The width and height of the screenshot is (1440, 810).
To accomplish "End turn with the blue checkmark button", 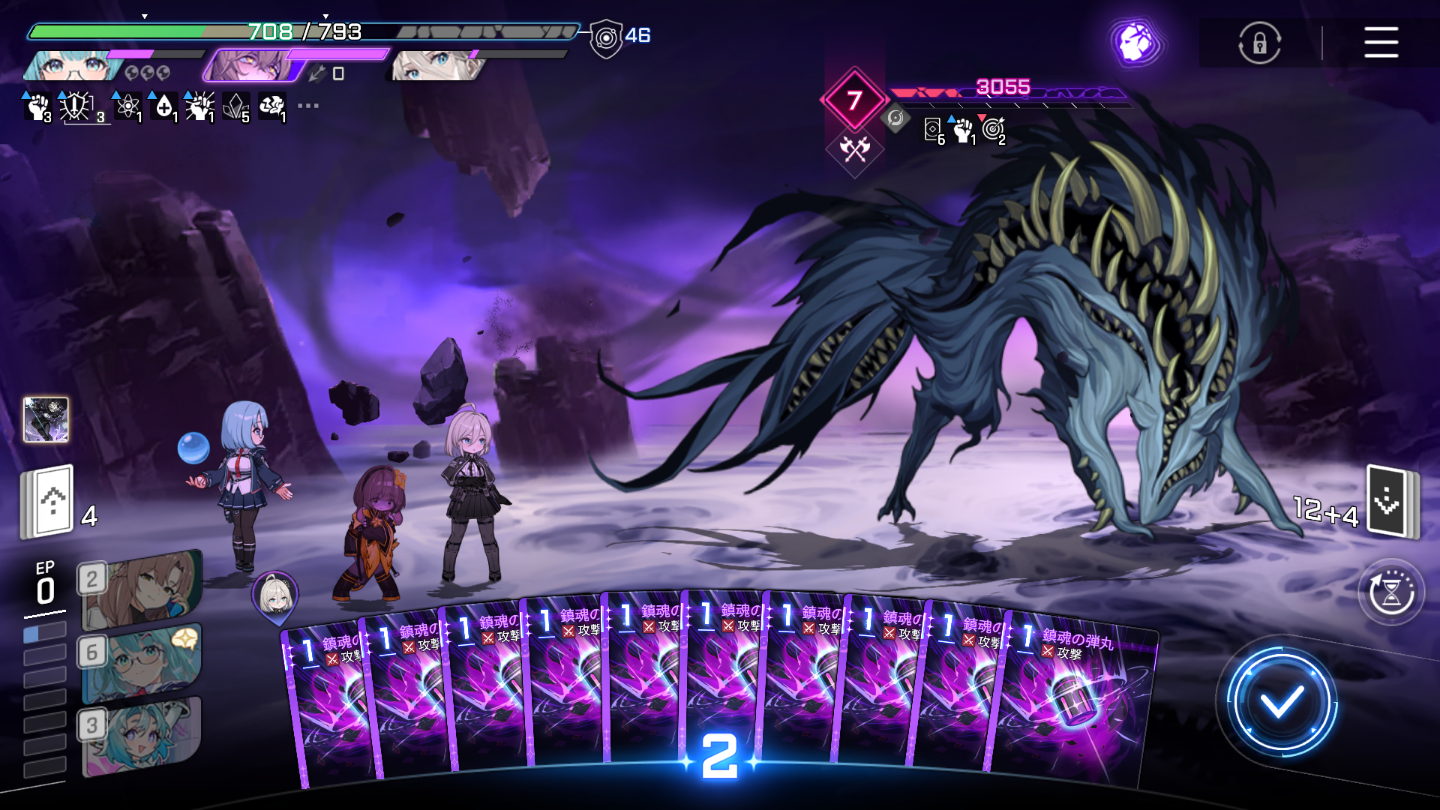I will [1281, 703].
